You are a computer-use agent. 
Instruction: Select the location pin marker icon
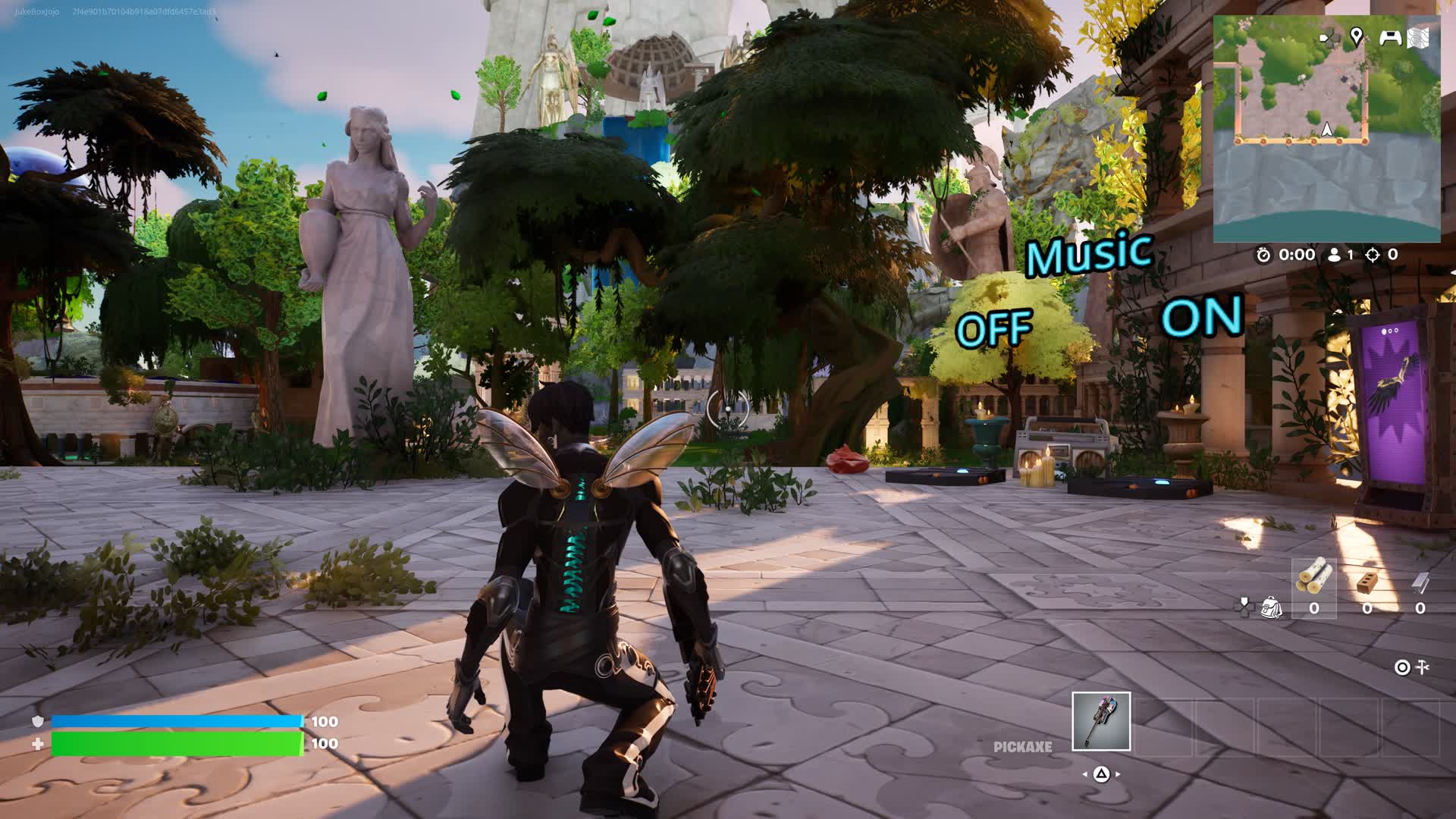1356,36
